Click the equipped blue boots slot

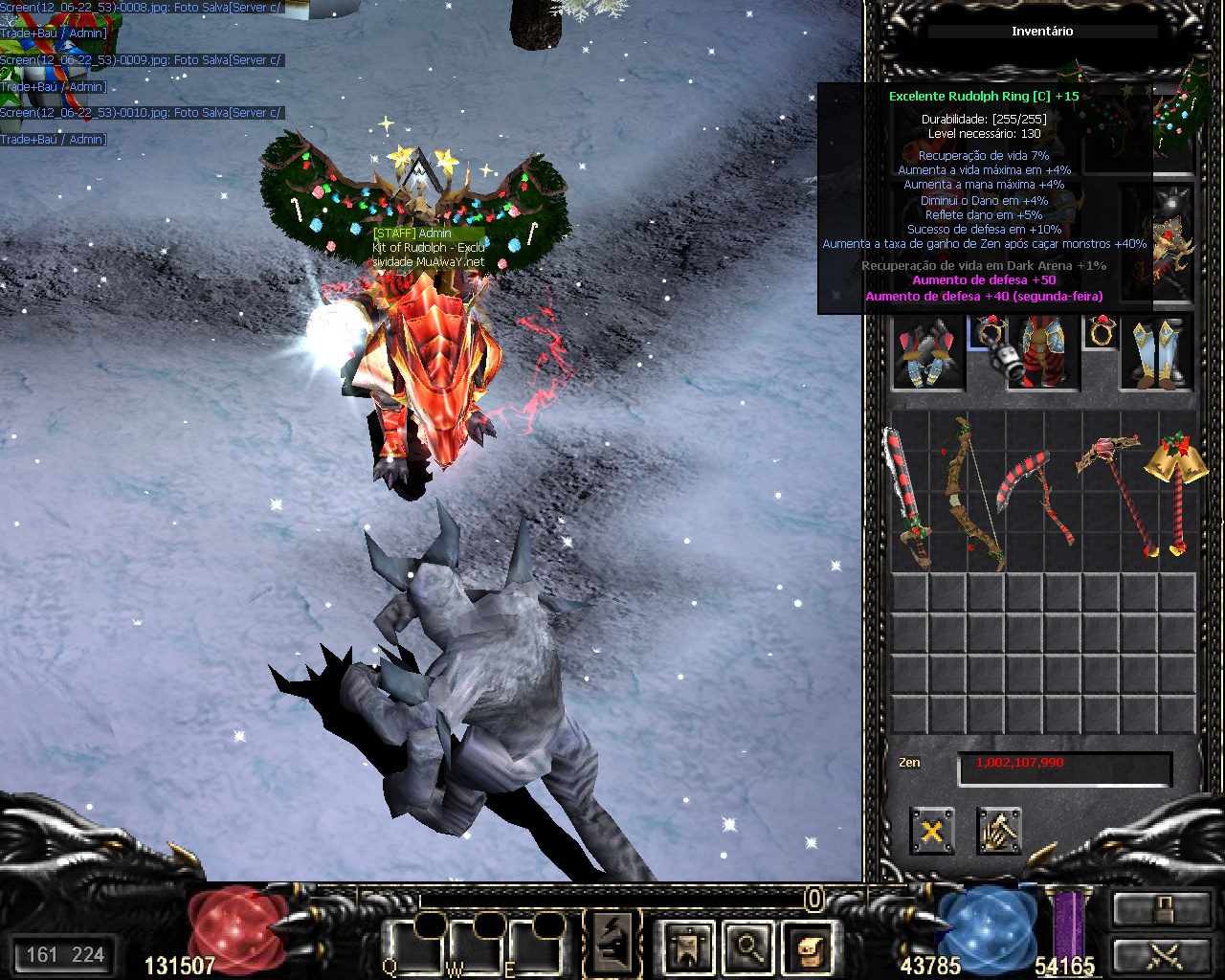point(1157,352)
